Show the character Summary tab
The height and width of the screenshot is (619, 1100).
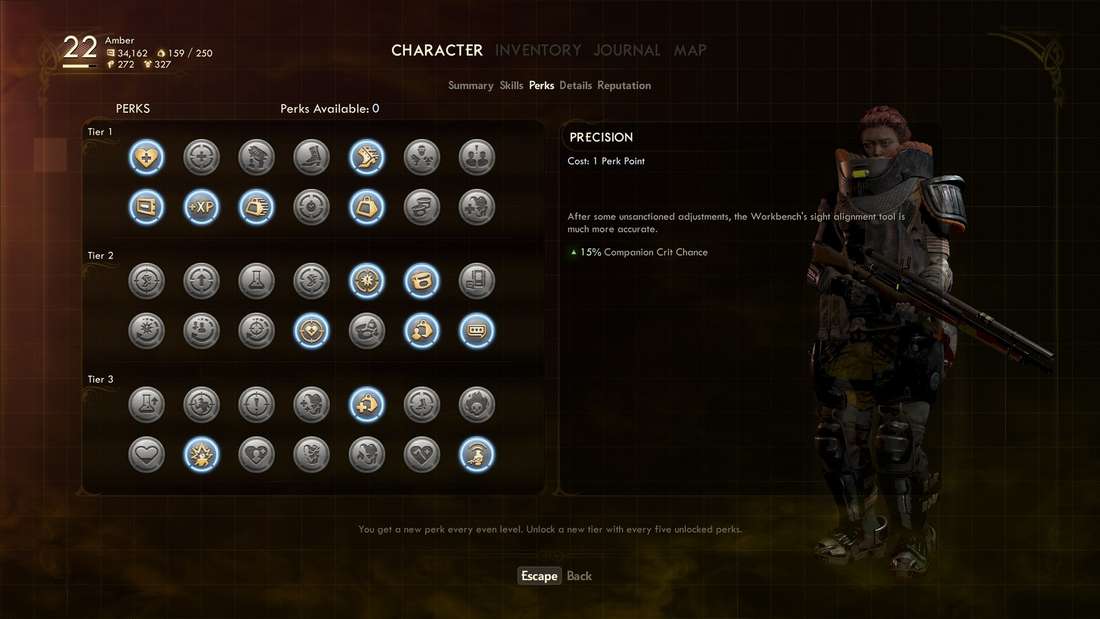coord(470,86)
